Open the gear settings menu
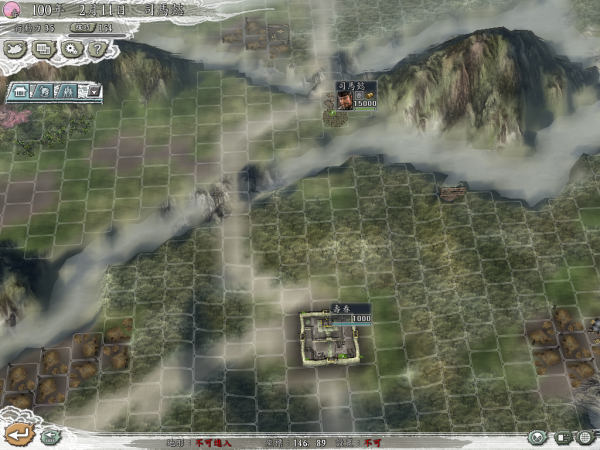This screenshot has width=600, height=450. tap(70, 47)
